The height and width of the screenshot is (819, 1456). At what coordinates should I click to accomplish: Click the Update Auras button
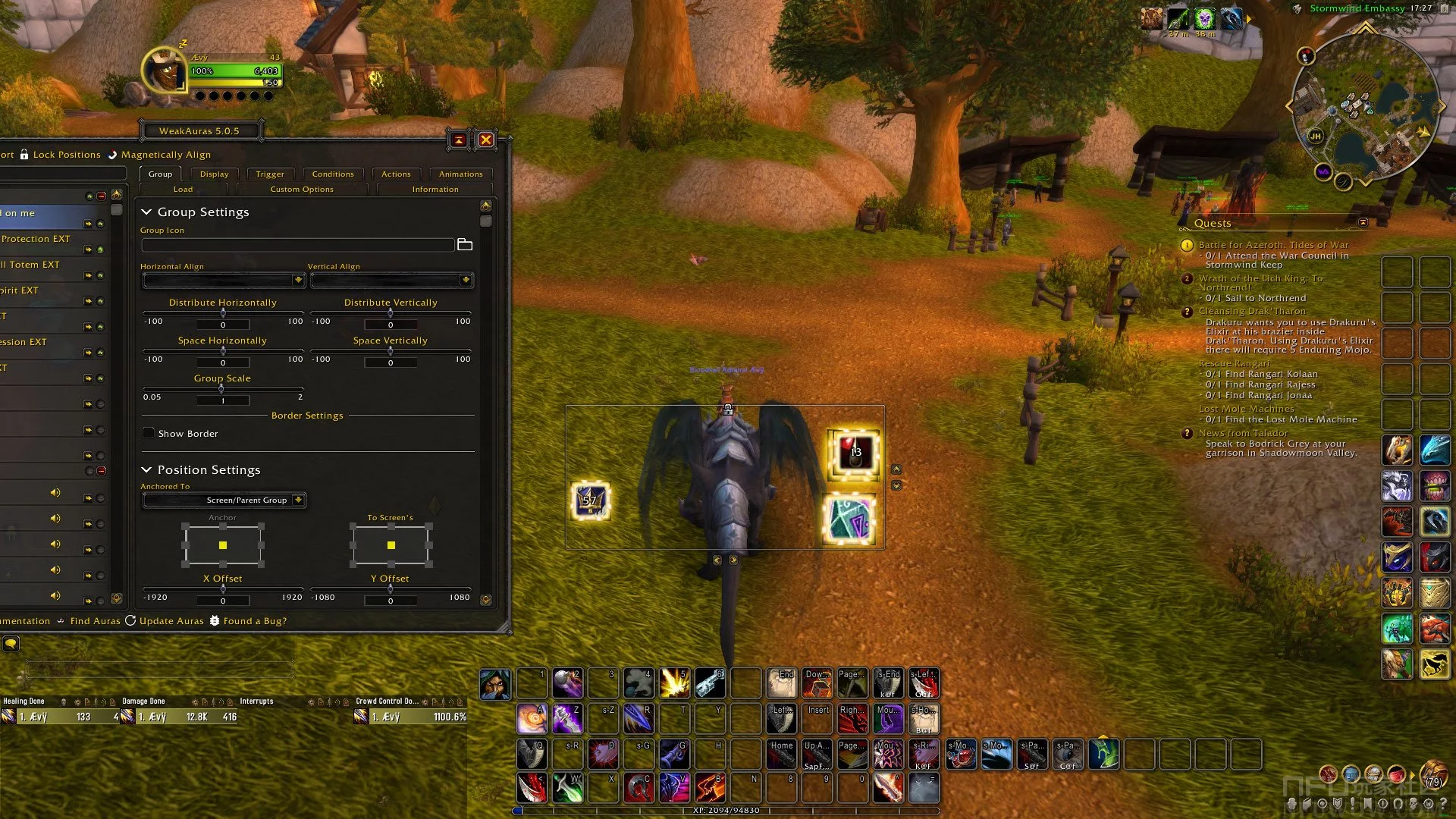165,621
